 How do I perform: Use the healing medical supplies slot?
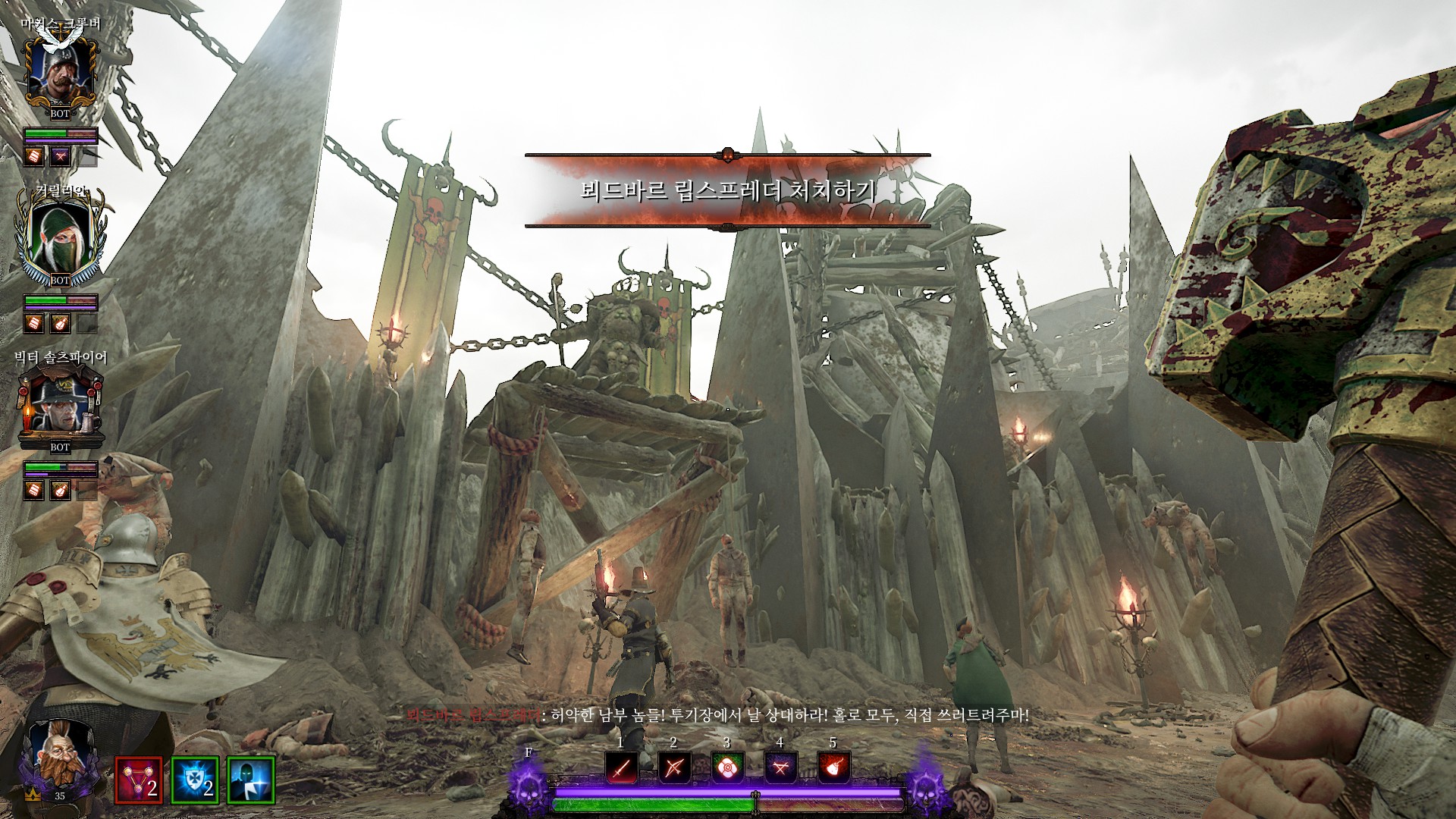click(x=727, y=768)
